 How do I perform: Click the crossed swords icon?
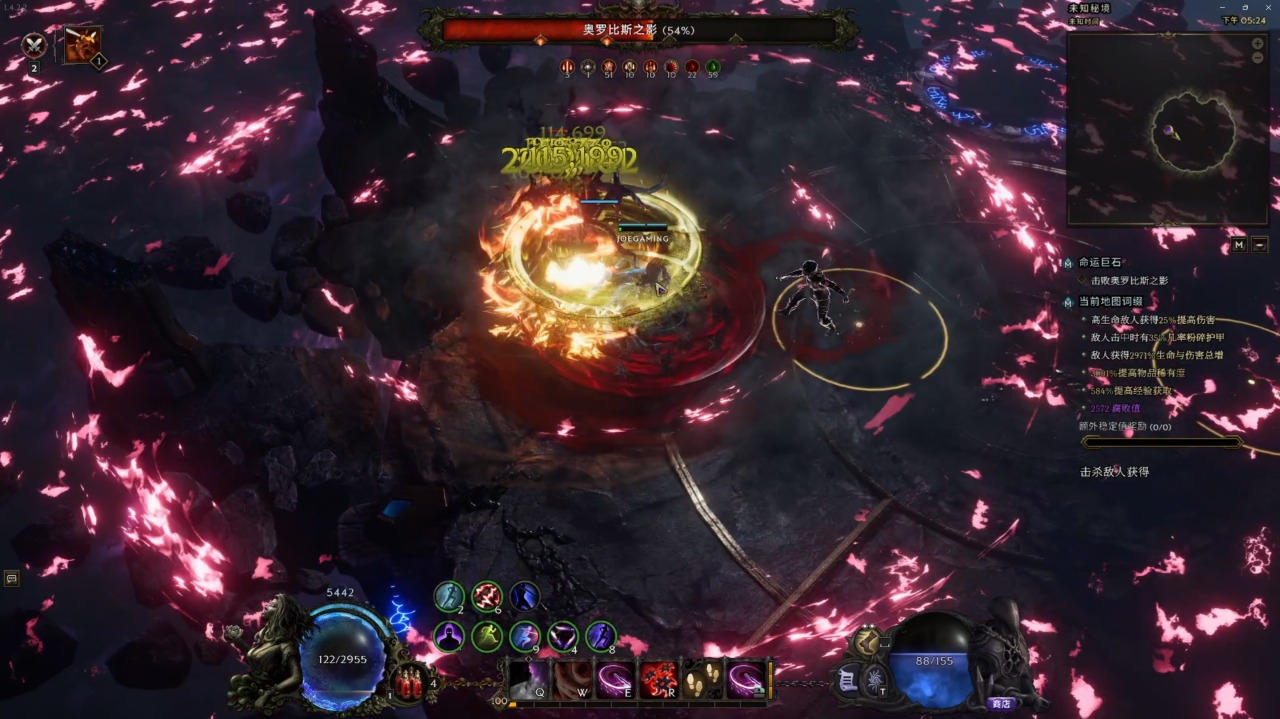[35, 45]
